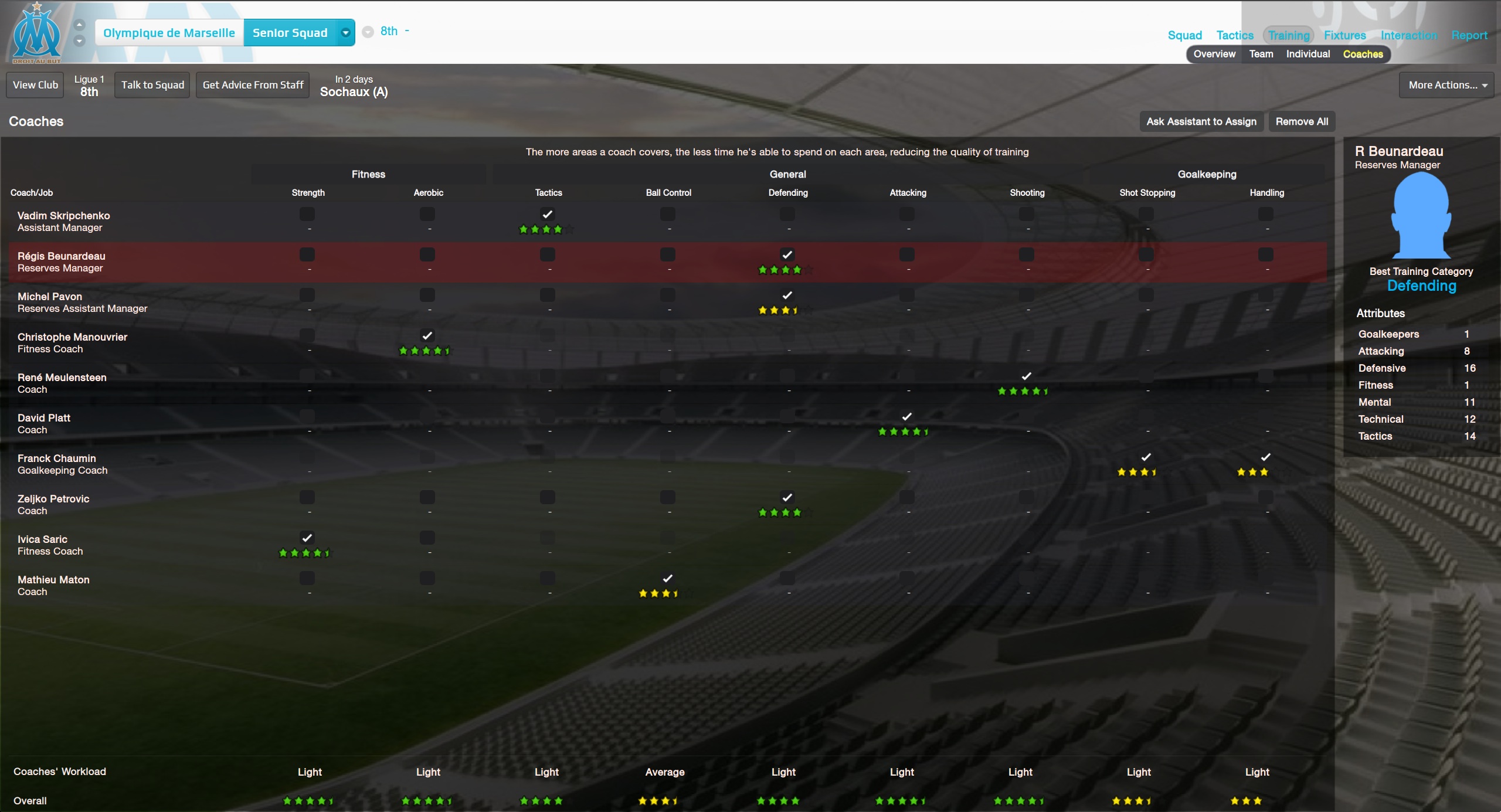Open the Team training sub-tab
This screenshot has height=812, width=1501.
coord(1261,54)
